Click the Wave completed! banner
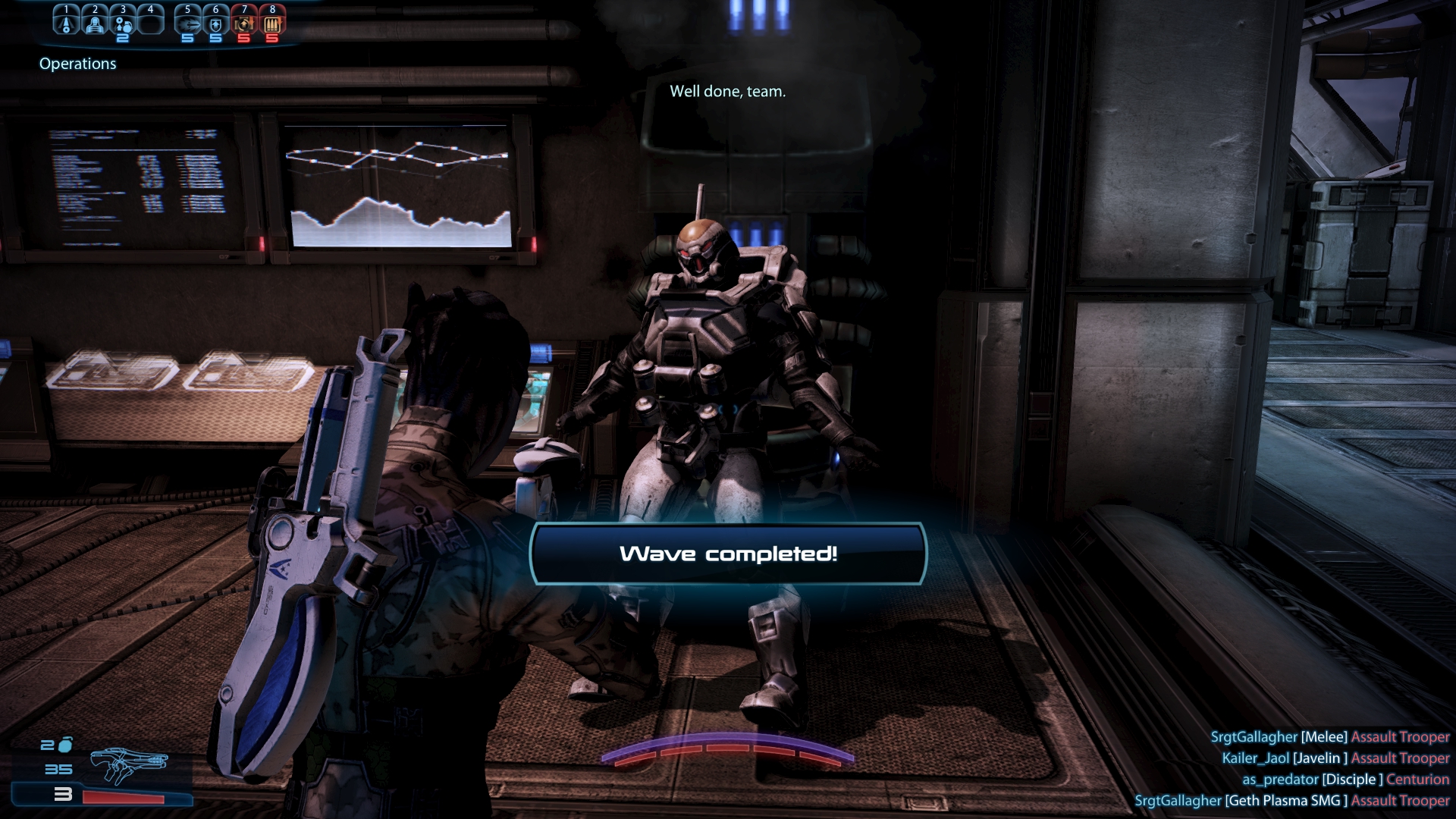Screen dimensions: 1456x819 coord(728,554)
